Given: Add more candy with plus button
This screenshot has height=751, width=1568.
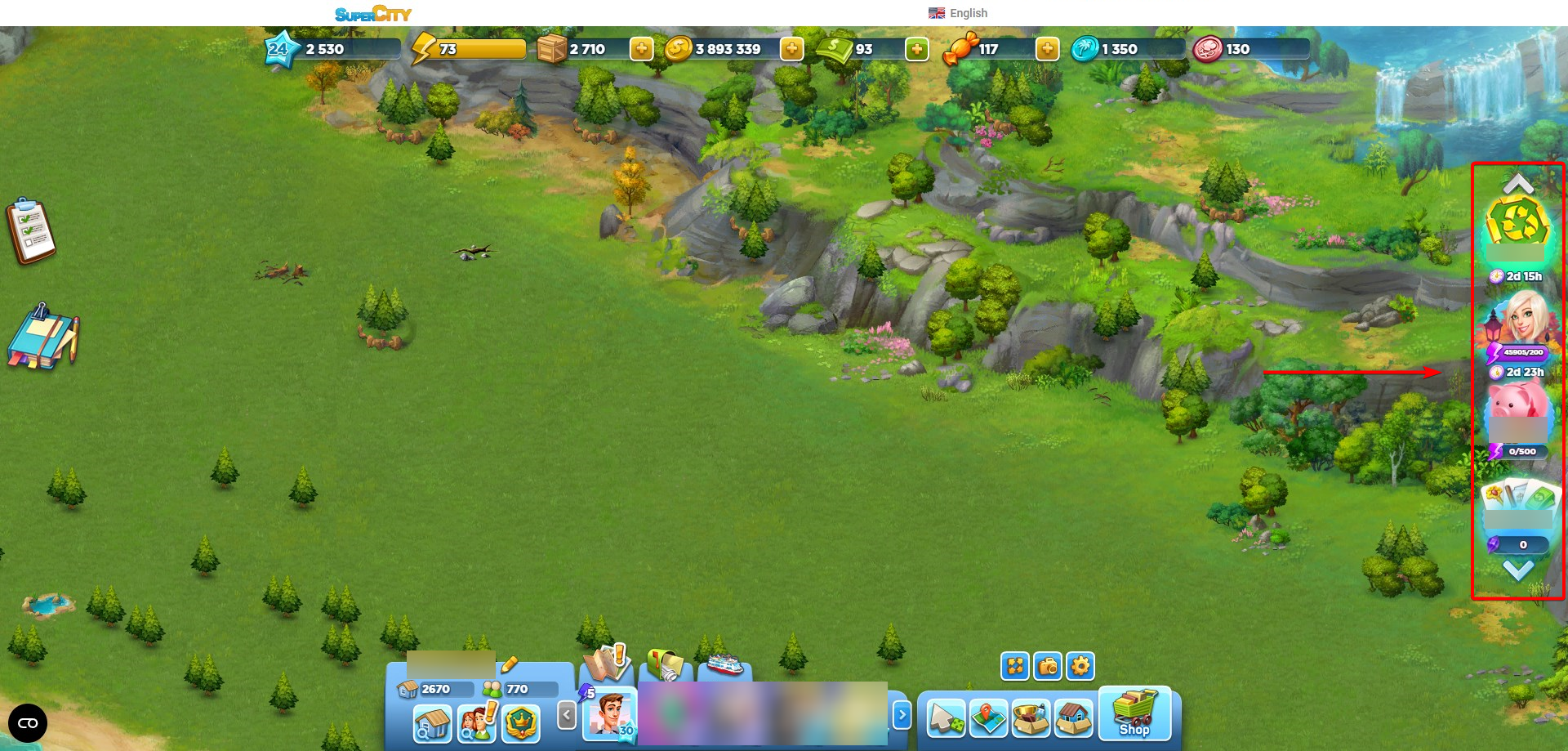Looking at the screenshot, I should 1046,49.
